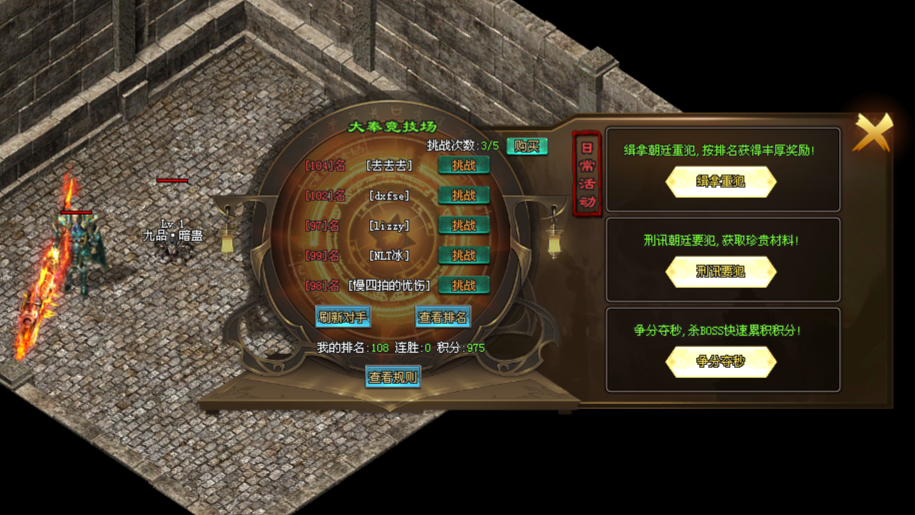The height and width of the screenshot is (515, 915).
Task: Start the 刑讯要犯 activity
Action: coord(721,272)
